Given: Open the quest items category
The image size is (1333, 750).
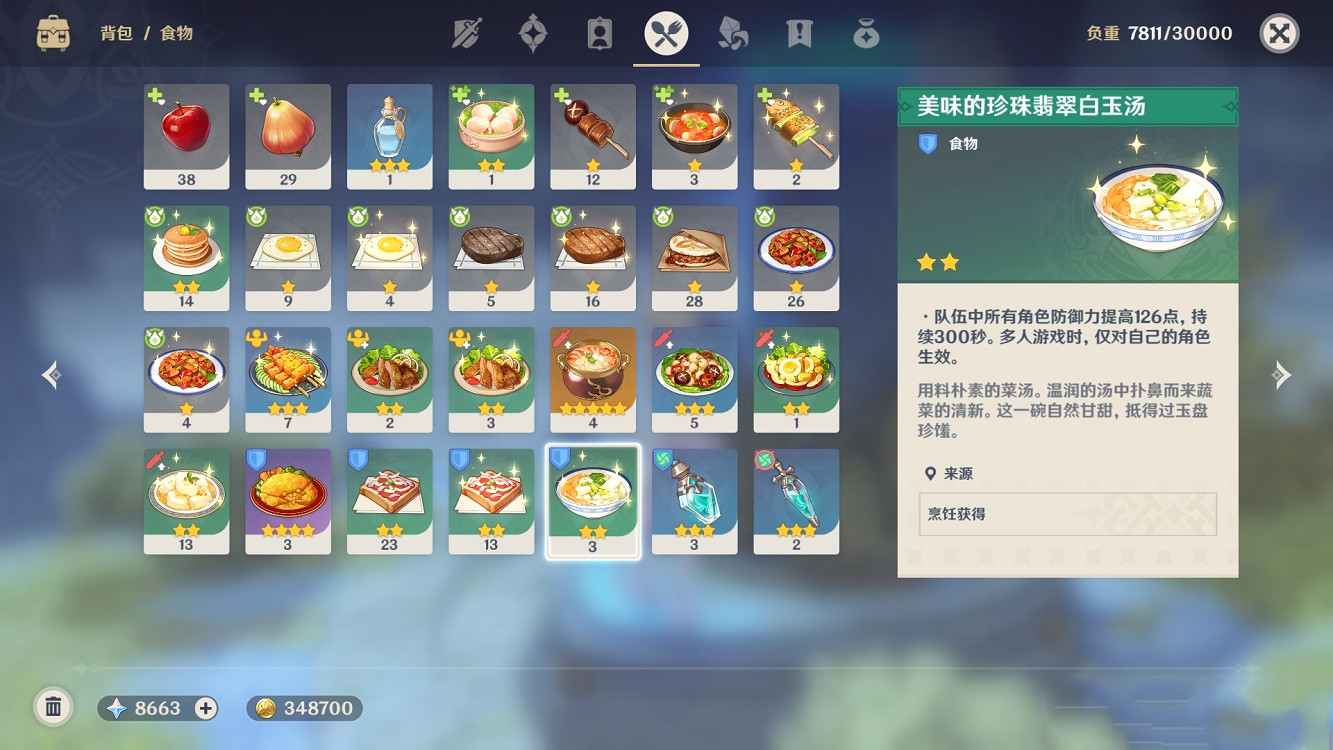Looking at the screenshot, I should [x=797, y=32].
